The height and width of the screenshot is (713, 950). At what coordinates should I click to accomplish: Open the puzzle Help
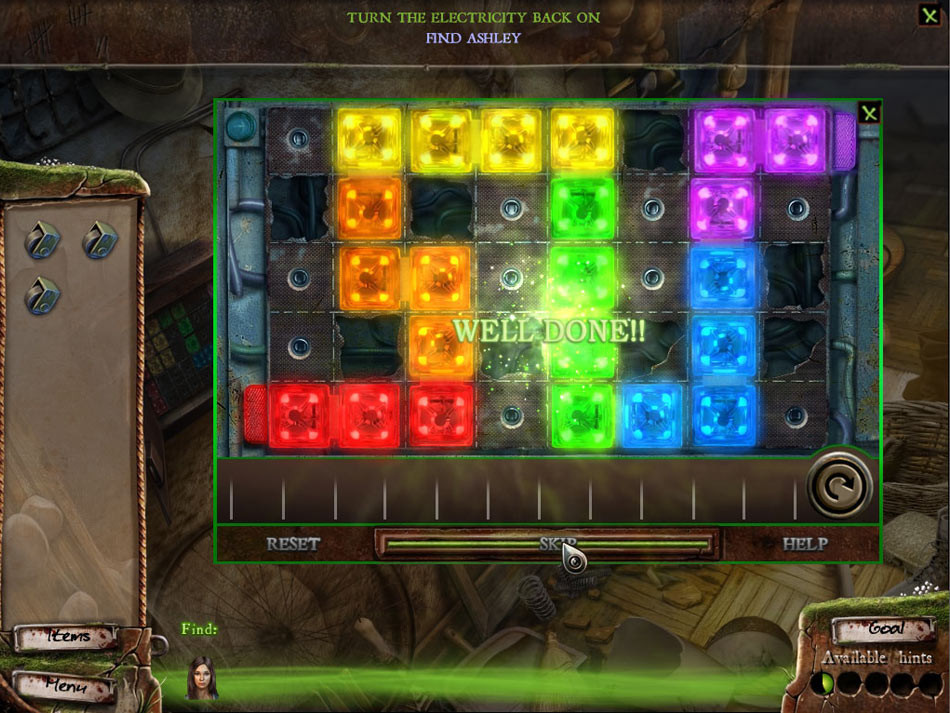(805, 544)
